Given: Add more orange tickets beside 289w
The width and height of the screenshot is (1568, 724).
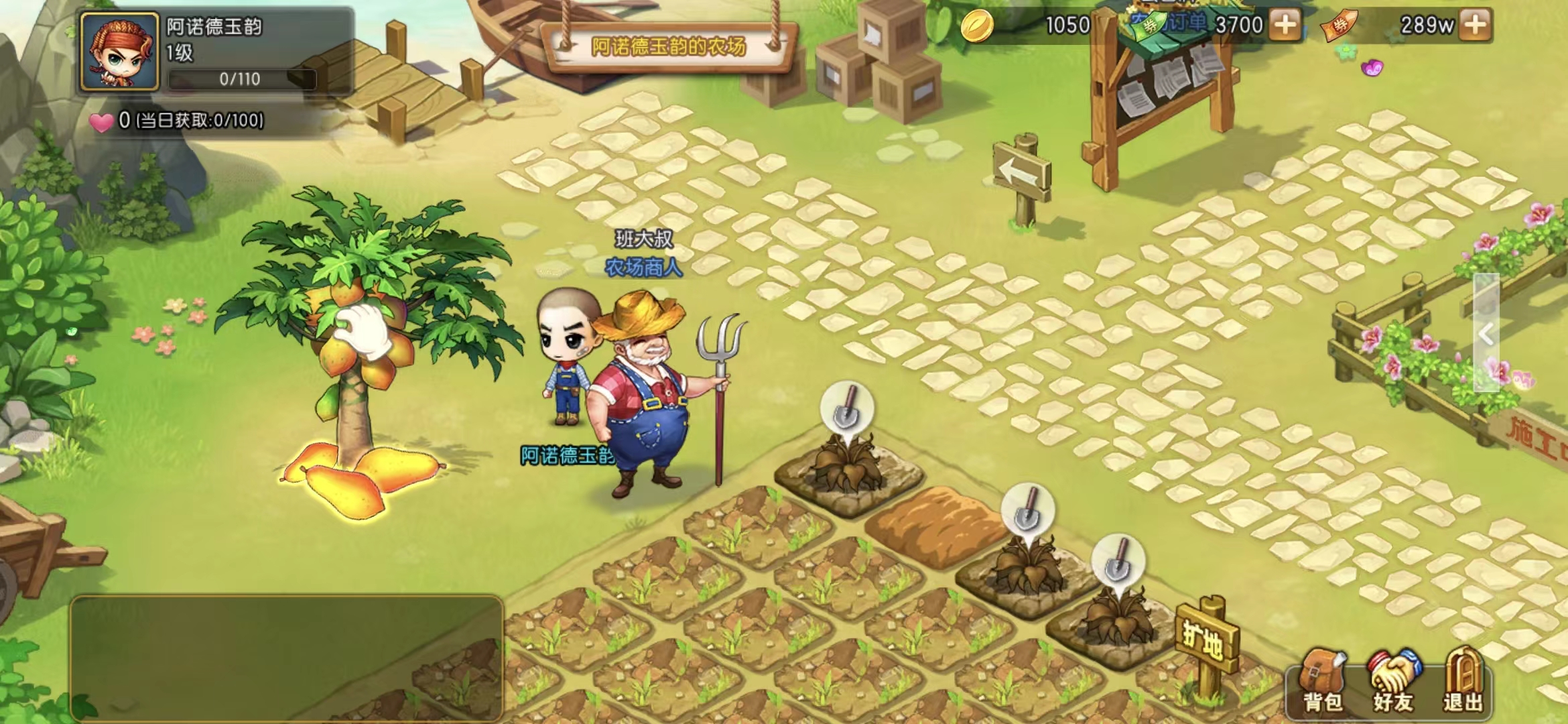Looking at the screenshot, I should click(x=1476, y=25).
